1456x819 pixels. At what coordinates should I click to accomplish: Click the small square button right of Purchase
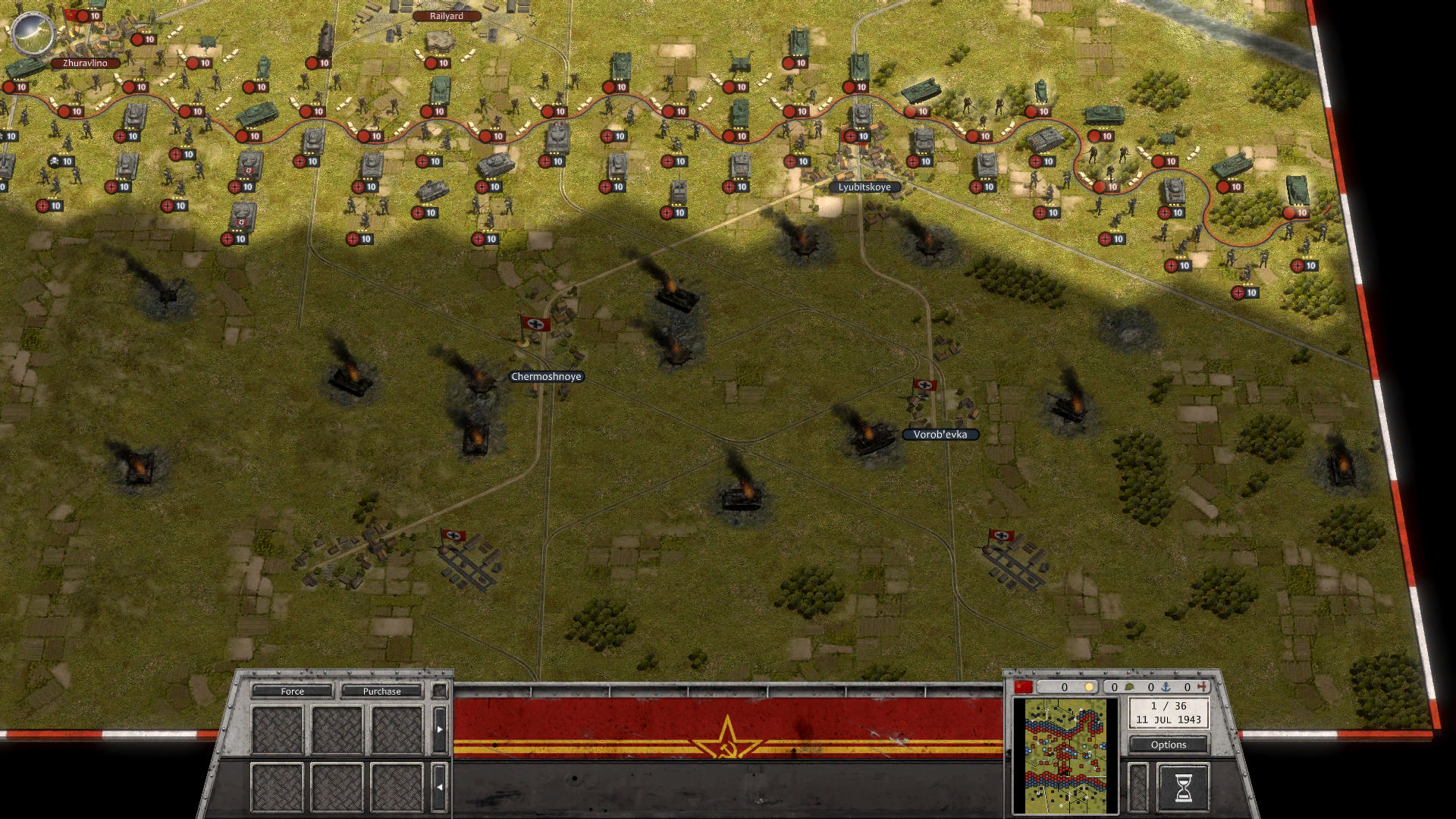coord(441,691)
